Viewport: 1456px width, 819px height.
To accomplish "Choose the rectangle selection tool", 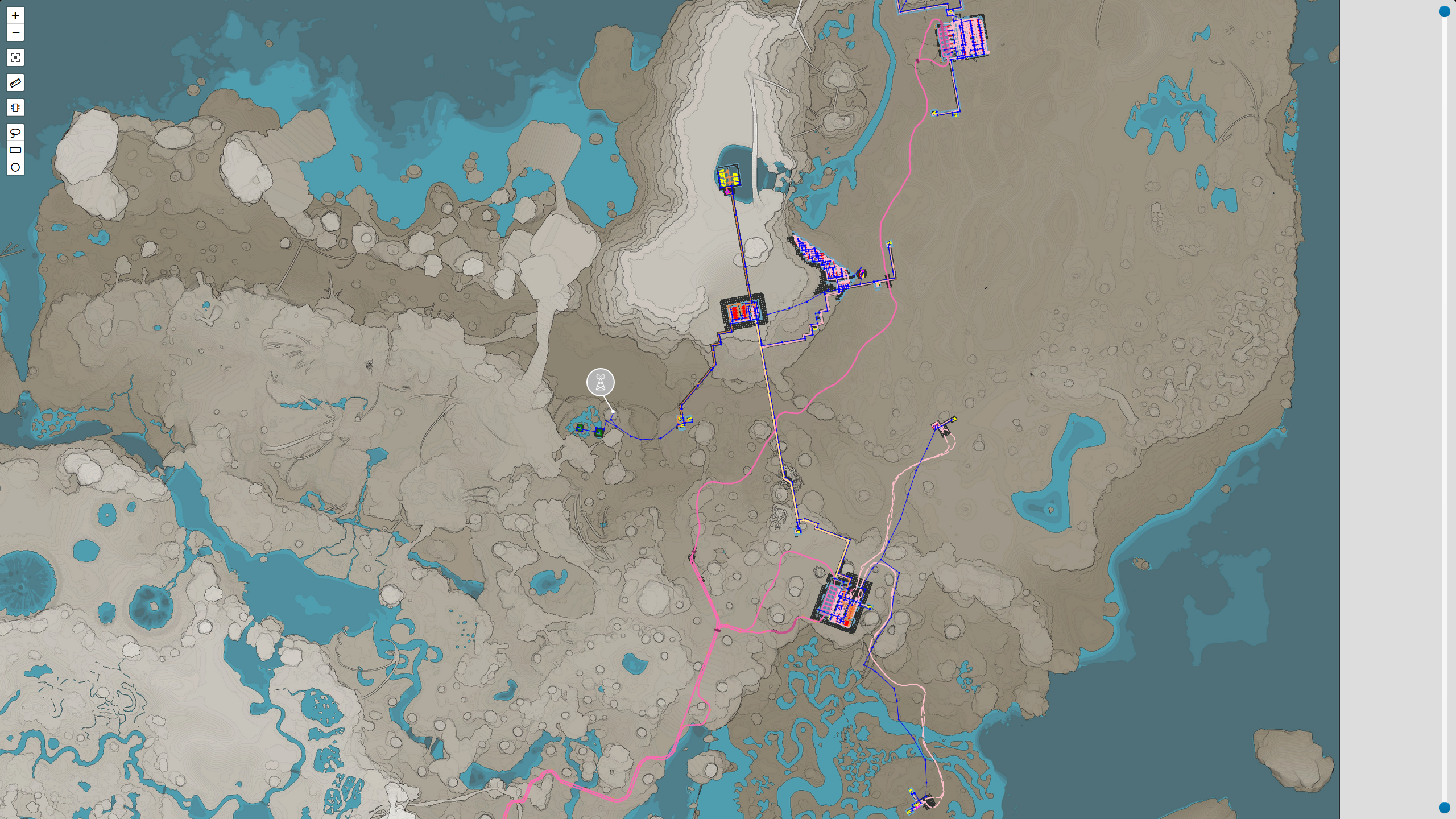I will tap(15, 150).
